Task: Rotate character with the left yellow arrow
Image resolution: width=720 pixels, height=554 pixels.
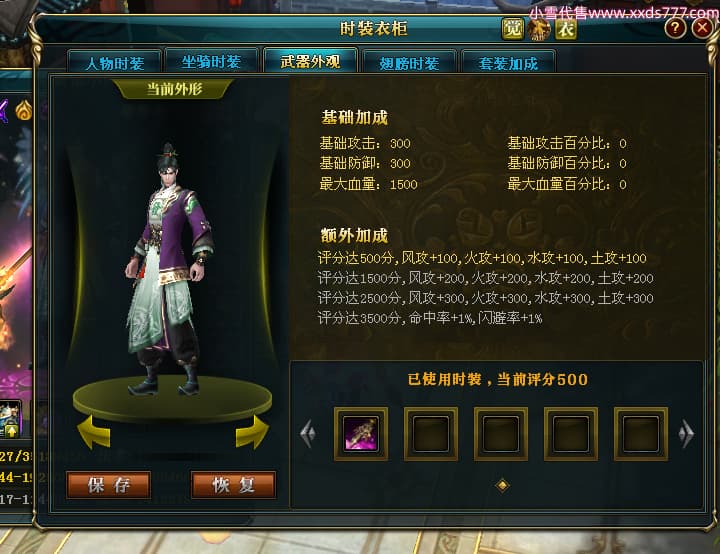Action: point(94,432)
